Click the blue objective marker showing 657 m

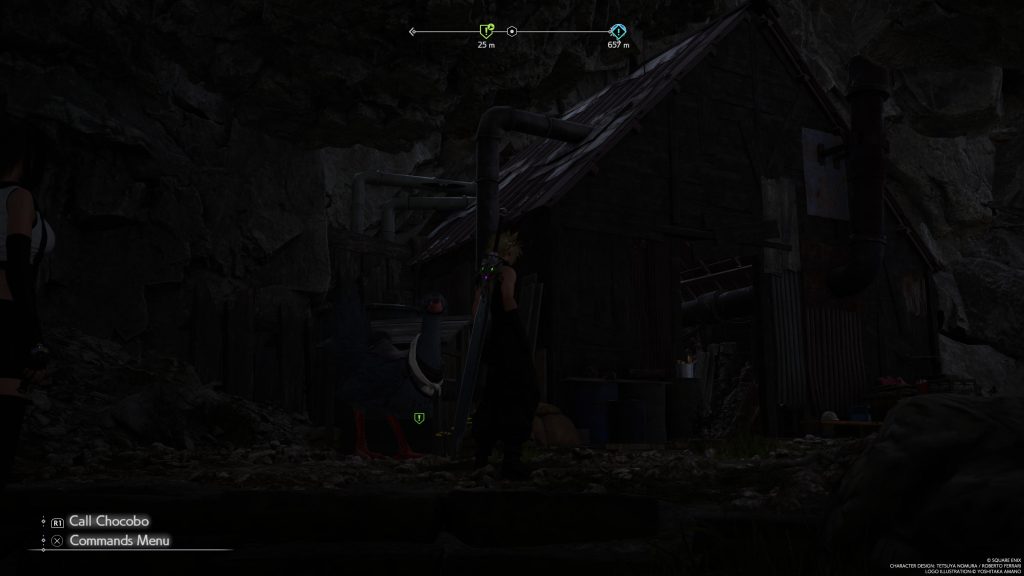tap(618, 31)
